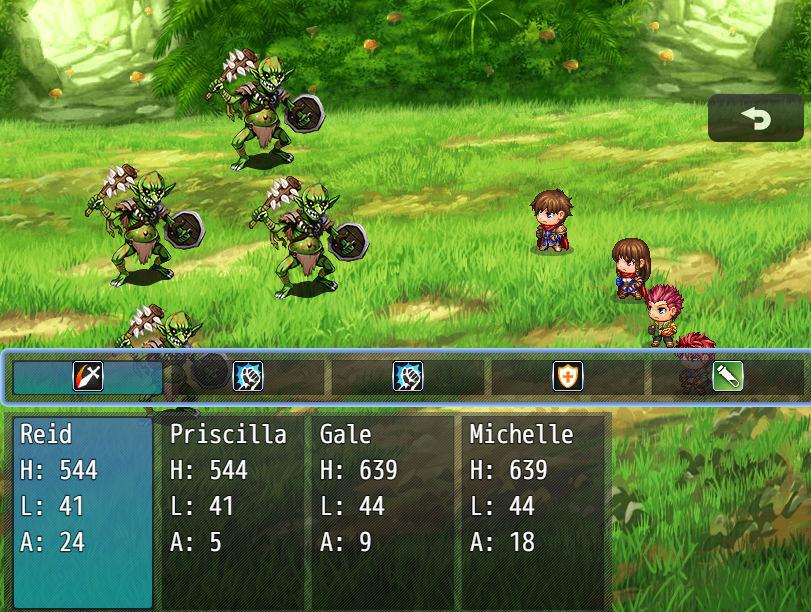Open the green potion item command

click(x=727, y=377)
